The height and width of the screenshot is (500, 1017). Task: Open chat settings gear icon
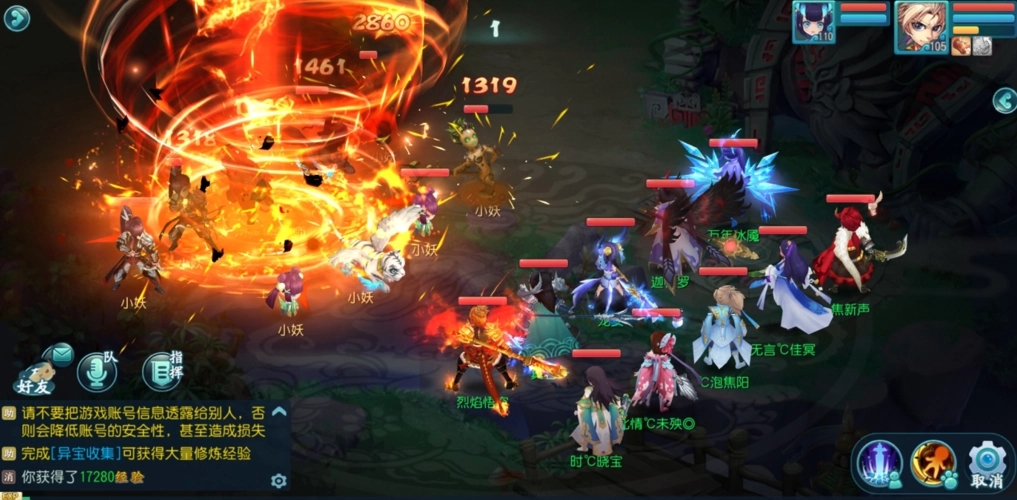(279, 481)
